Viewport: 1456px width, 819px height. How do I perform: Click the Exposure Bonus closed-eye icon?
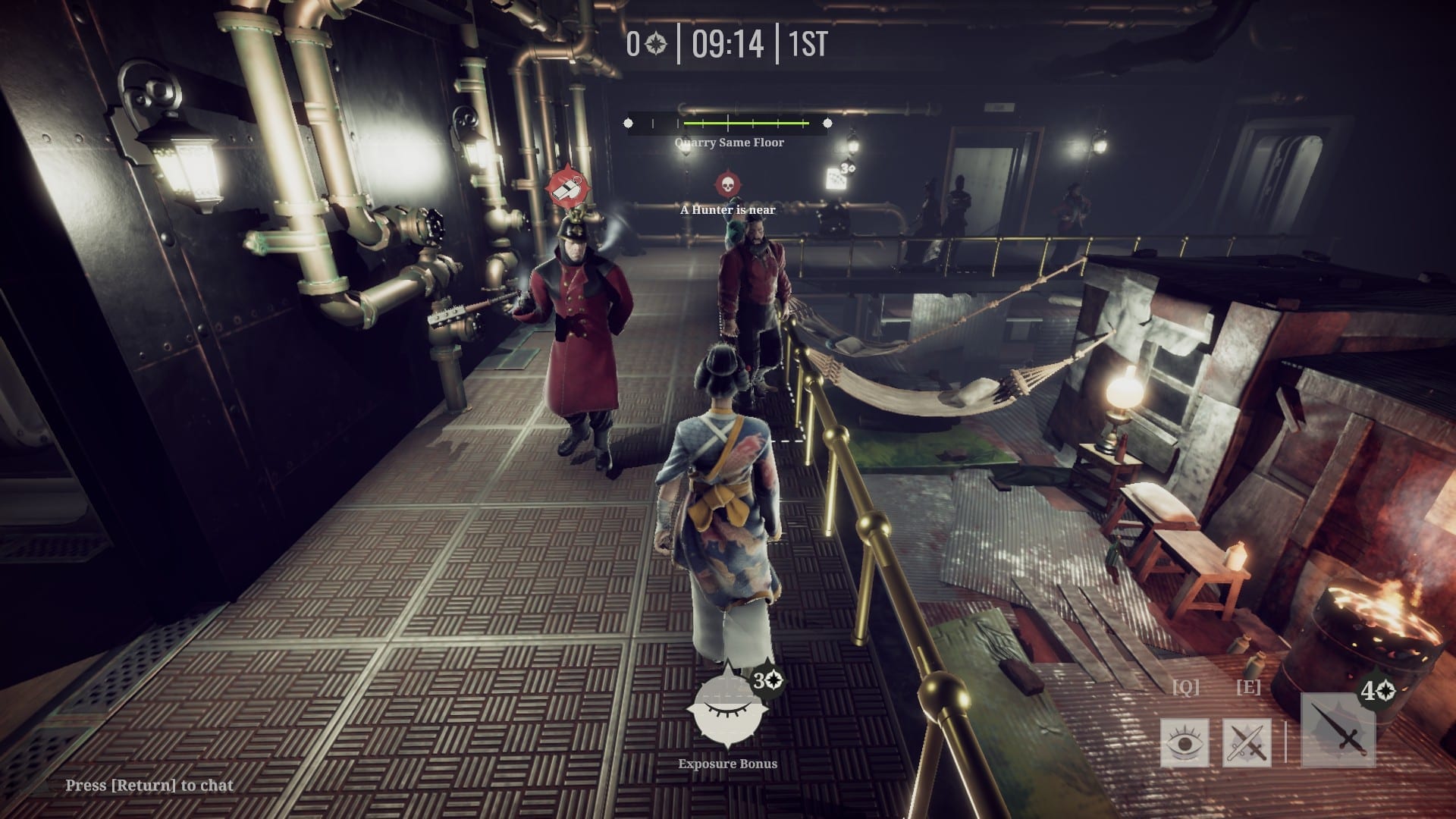click(x=726, y=709)
